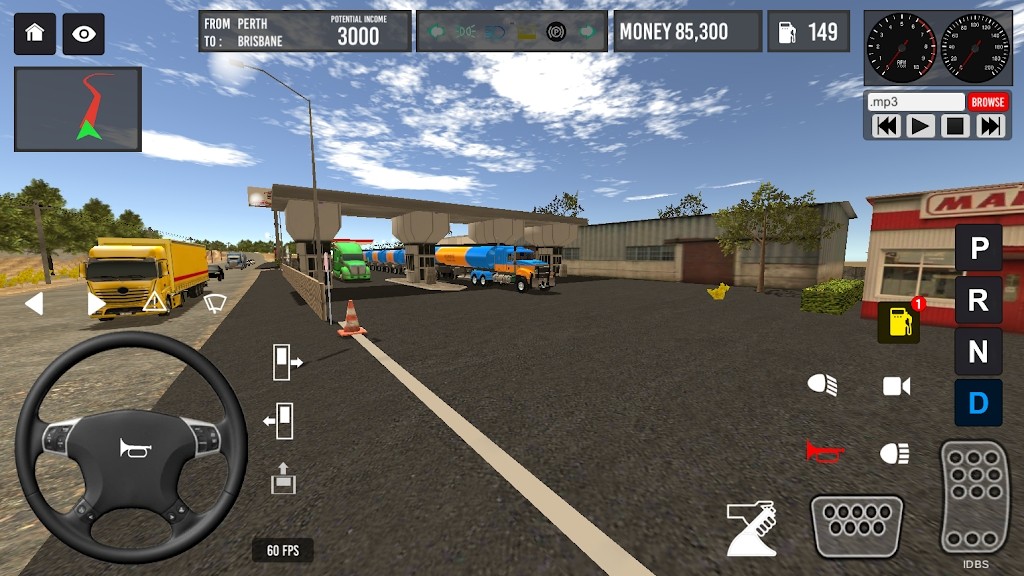Image resolution: width=1024 pixels, height=576 pixels.
Task: Select N neutral gear
Action: [978, 351]
